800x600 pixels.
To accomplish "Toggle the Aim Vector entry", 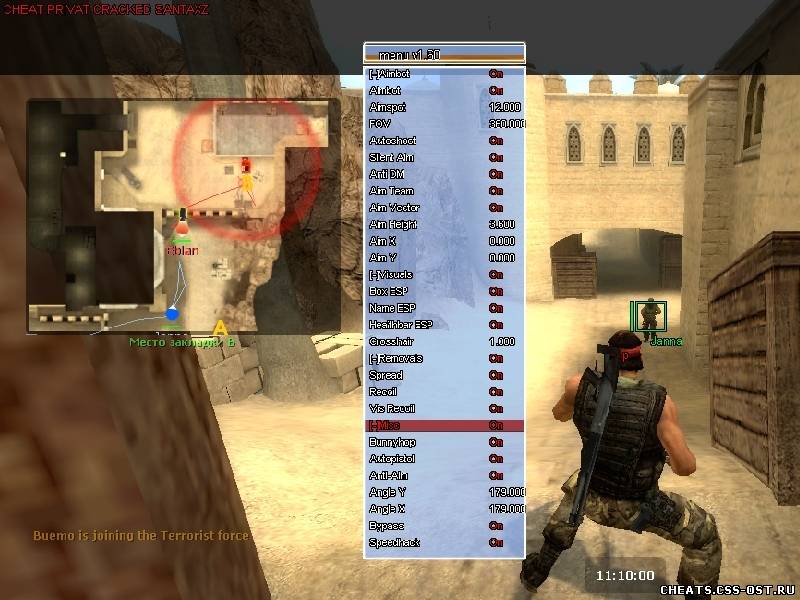I will (445, 208).
